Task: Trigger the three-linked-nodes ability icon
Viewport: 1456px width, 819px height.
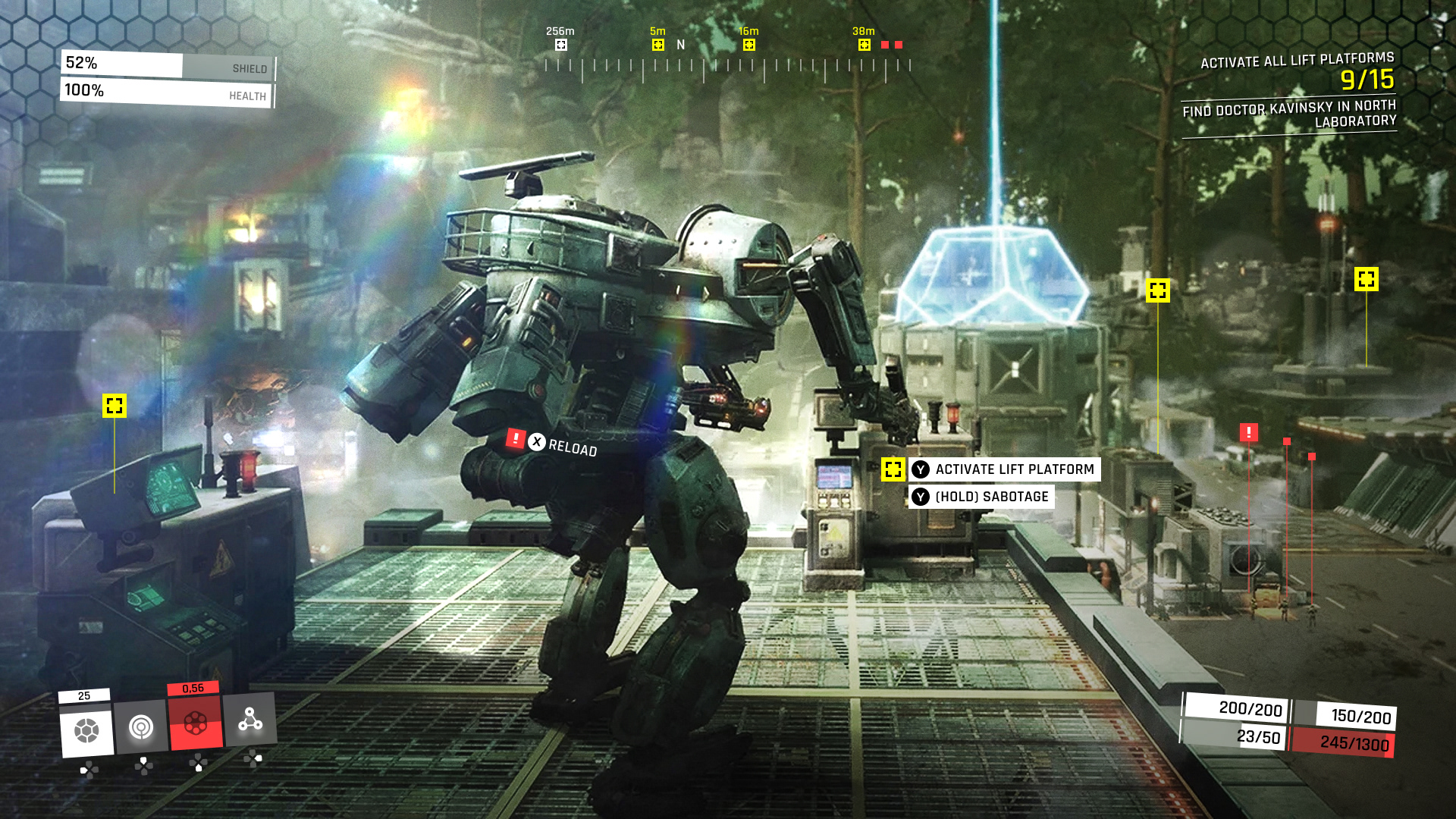Action: [x=250, y=719]
